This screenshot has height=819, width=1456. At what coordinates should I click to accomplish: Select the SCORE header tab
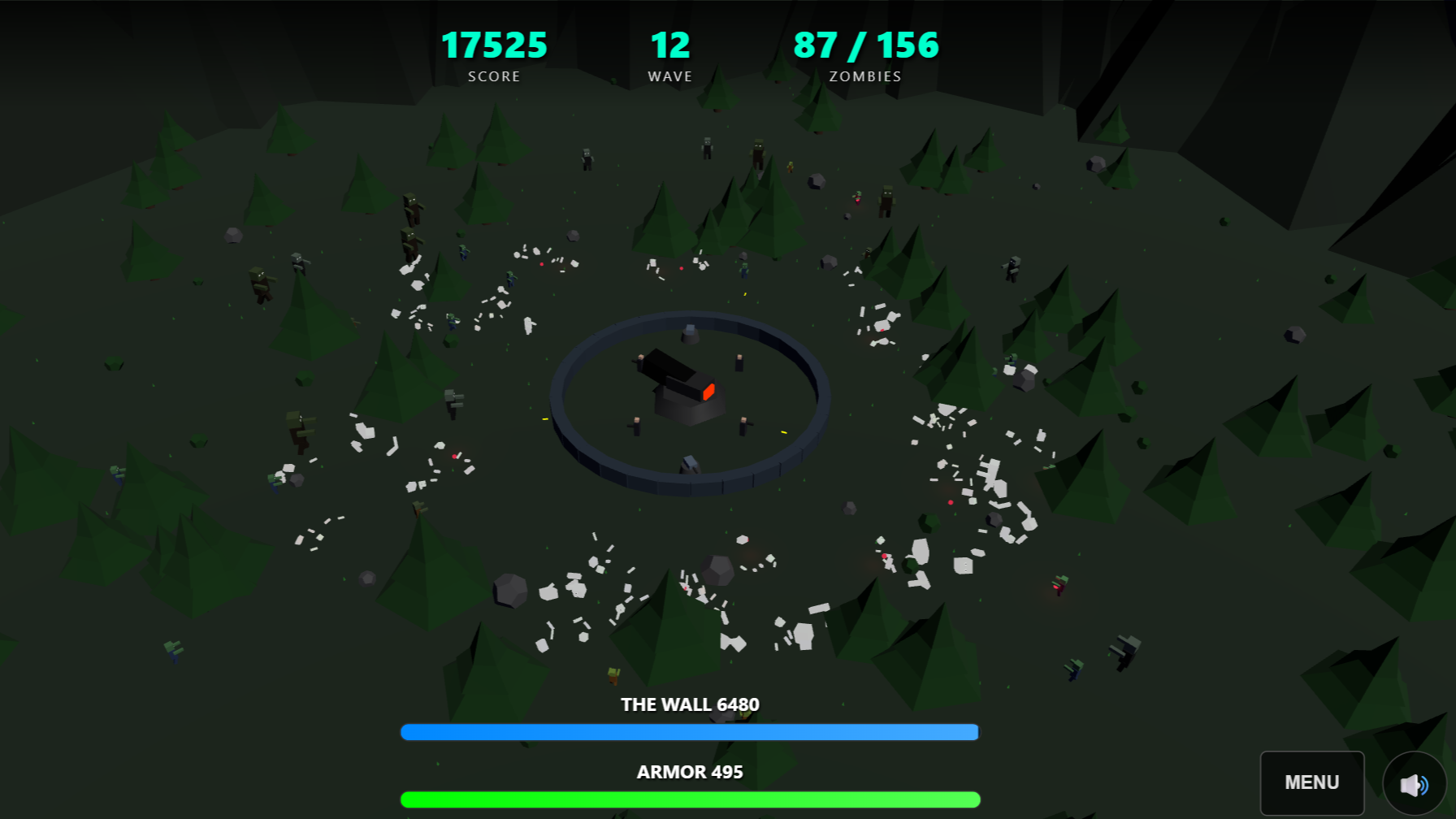click(494, 76)
